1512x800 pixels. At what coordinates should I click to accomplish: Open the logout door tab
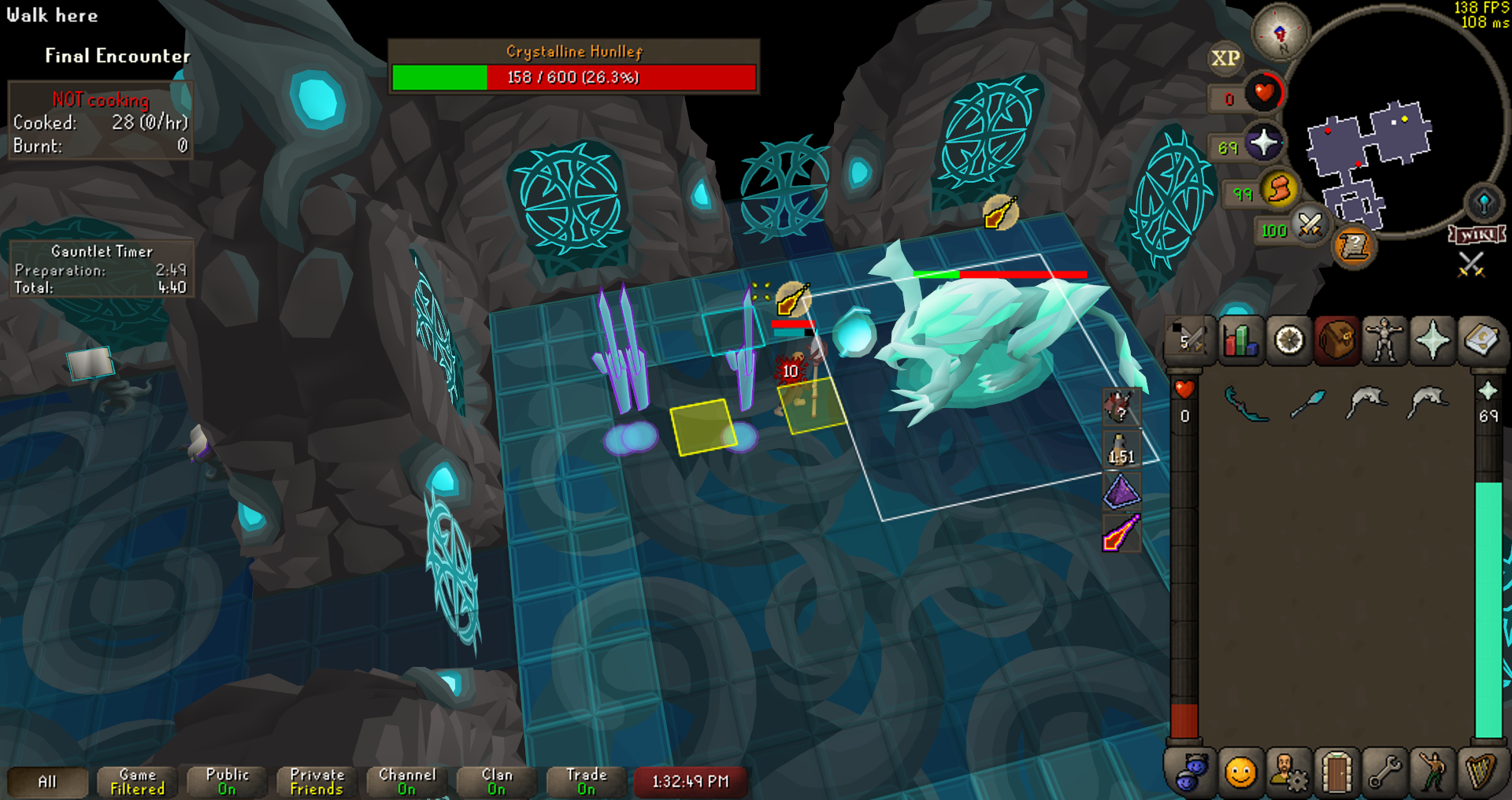(1336, 772)
